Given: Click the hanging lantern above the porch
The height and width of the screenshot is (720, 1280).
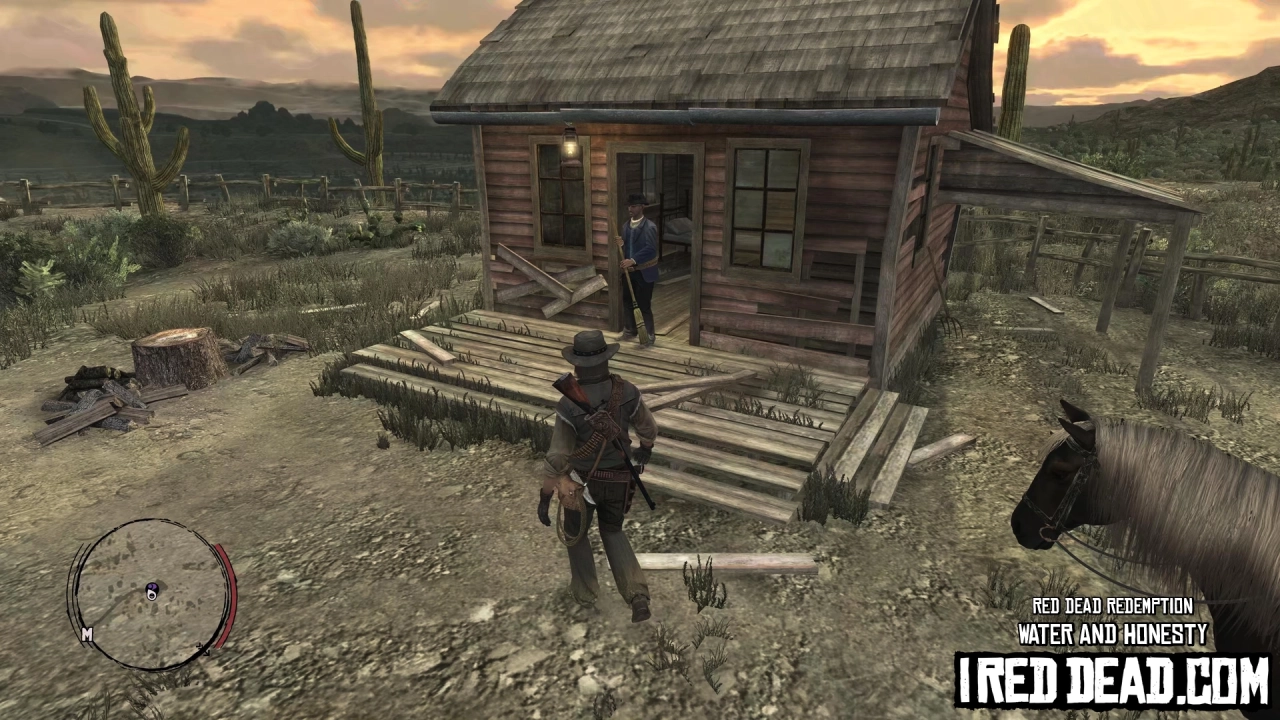Looking at the screenshot, I should click(x=570, y=146).
